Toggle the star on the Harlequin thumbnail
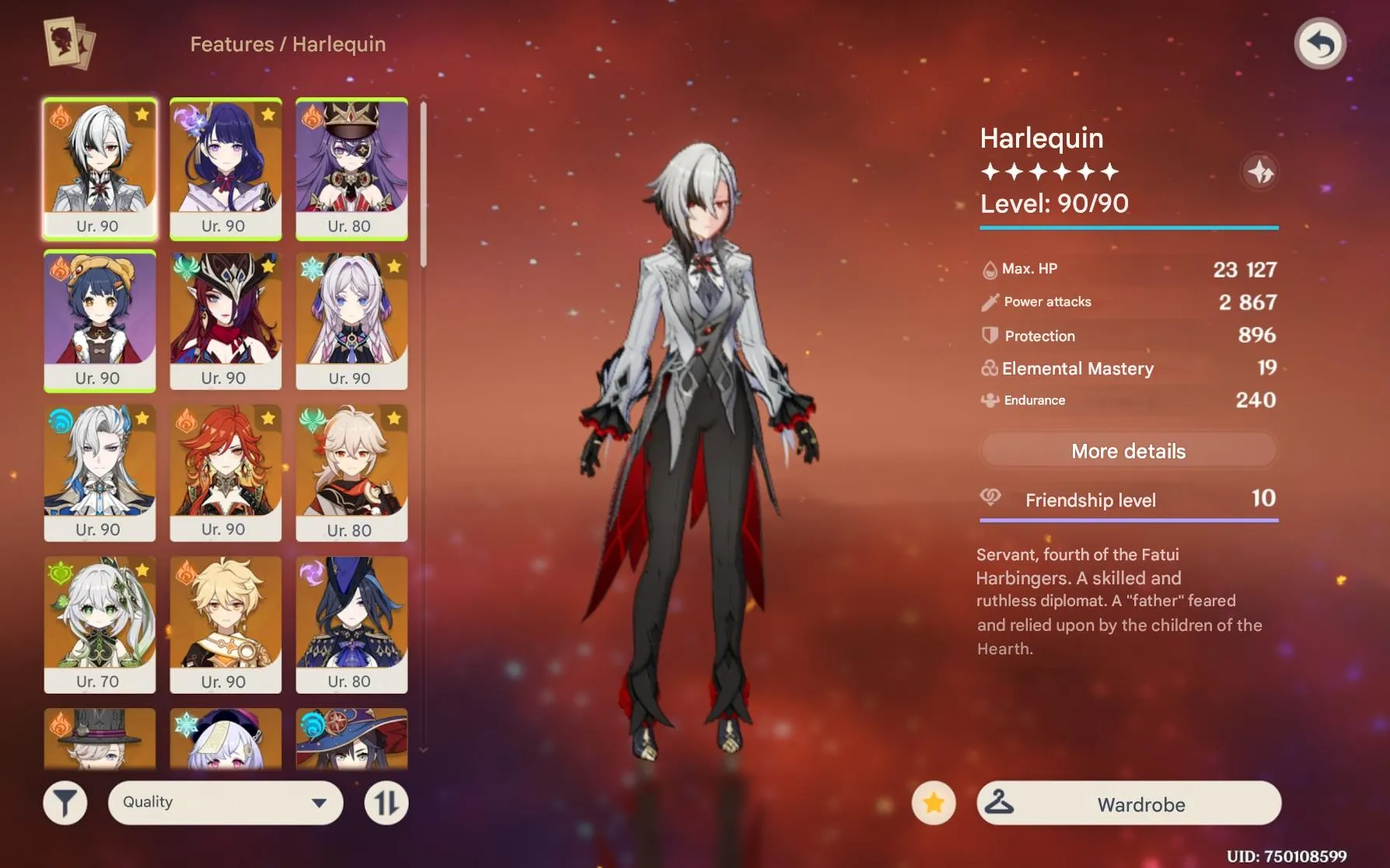 tap(141, 114)
